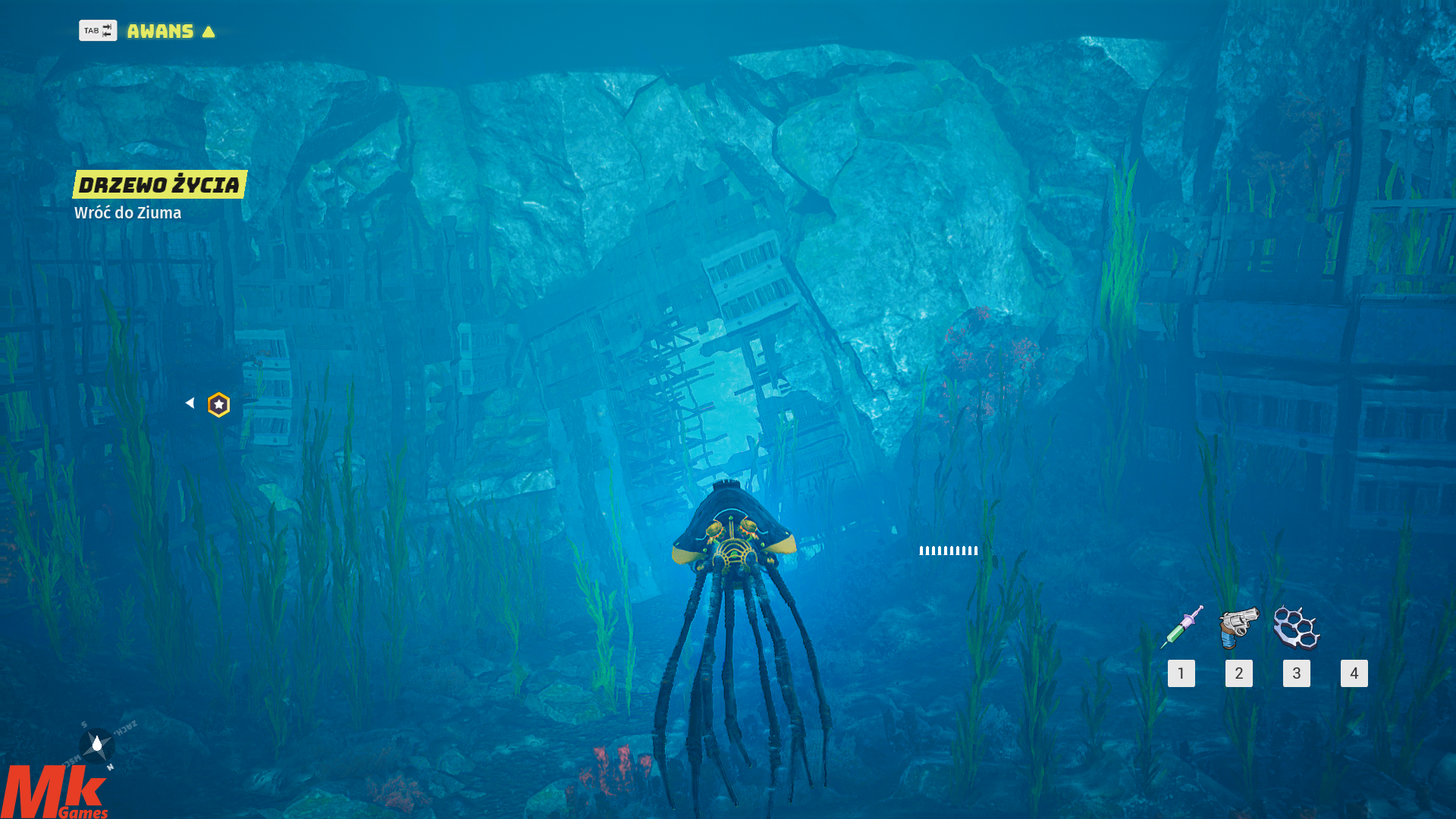Open the Awans level-up notification

point(160,31)
